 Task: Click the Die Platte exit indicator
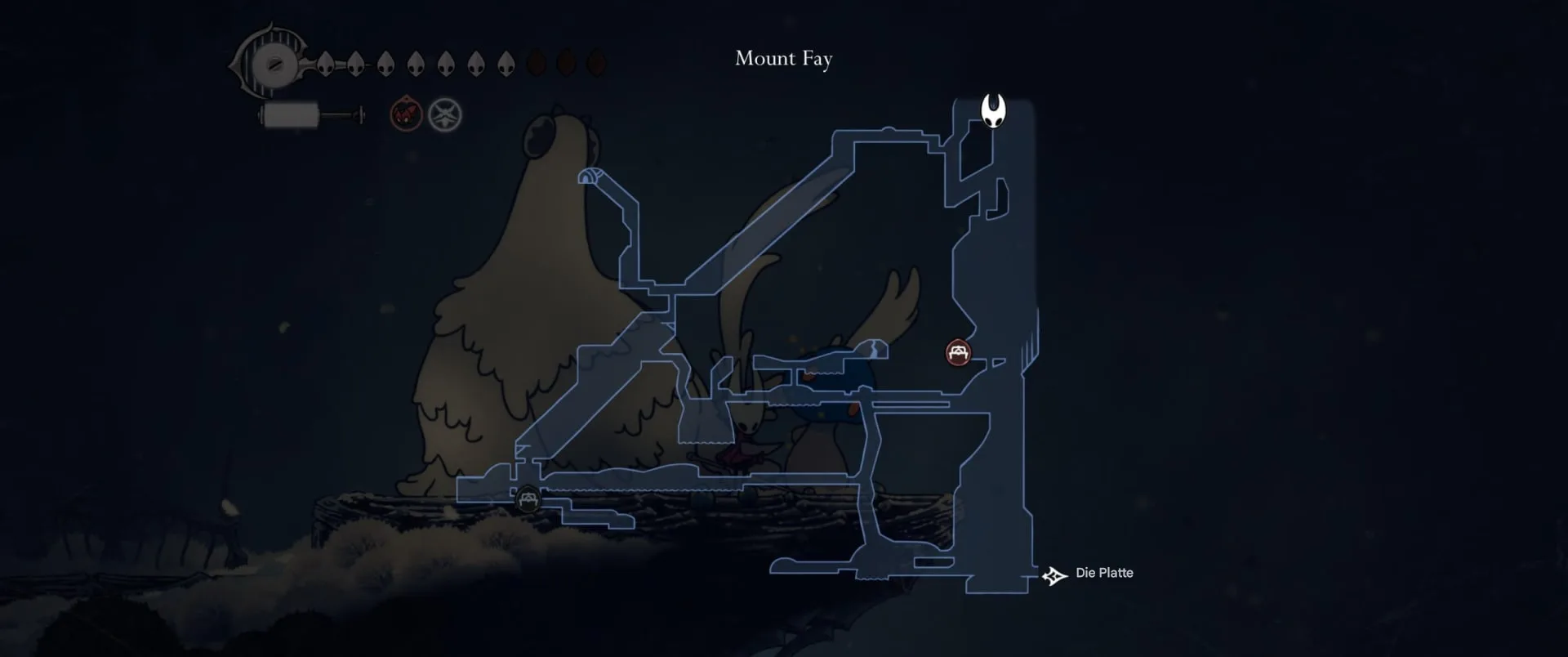1054,576
